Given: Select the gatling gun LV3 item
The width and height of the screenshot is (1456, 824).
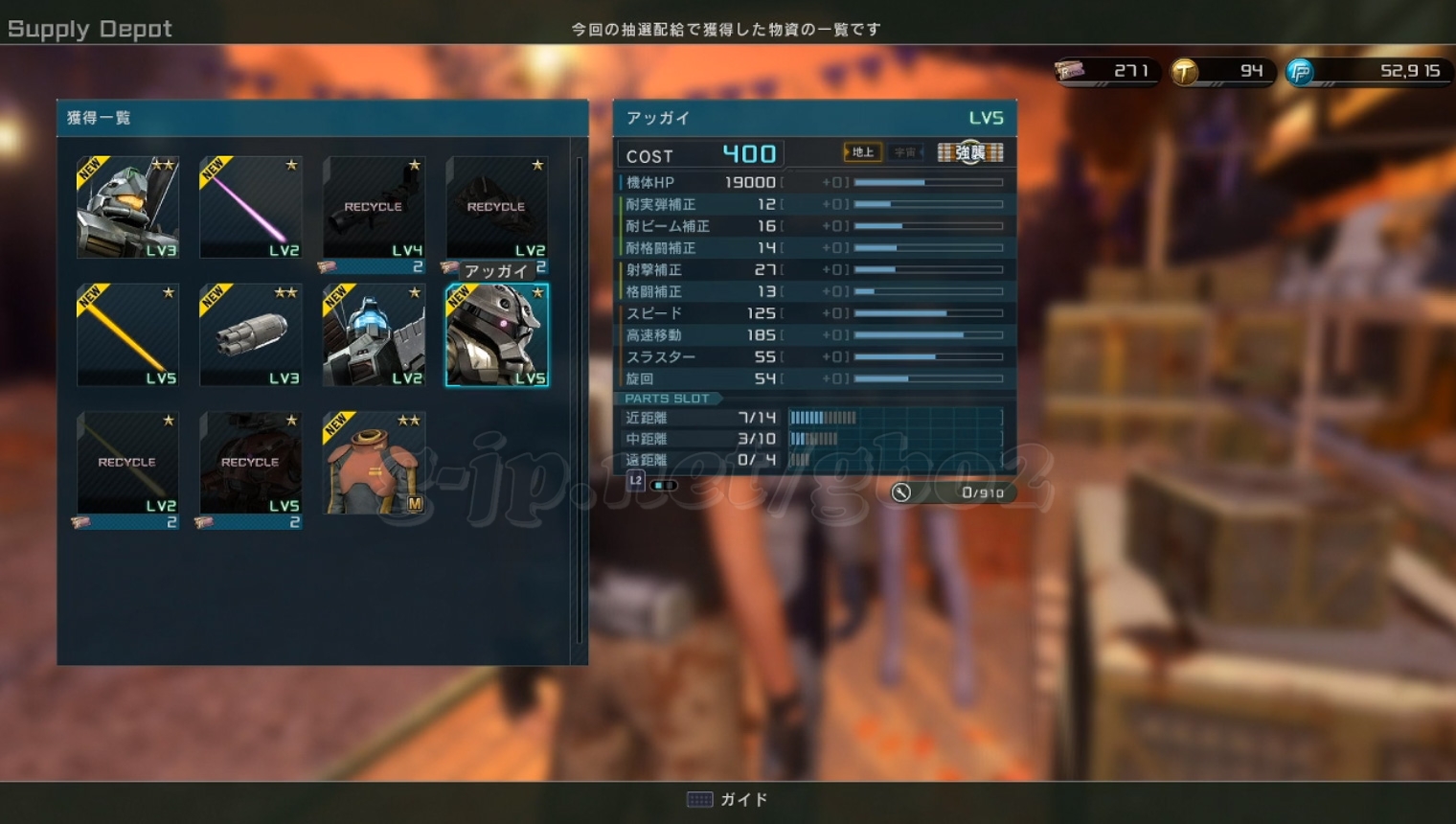Looking at the screenshot, I should pos(250,335).
